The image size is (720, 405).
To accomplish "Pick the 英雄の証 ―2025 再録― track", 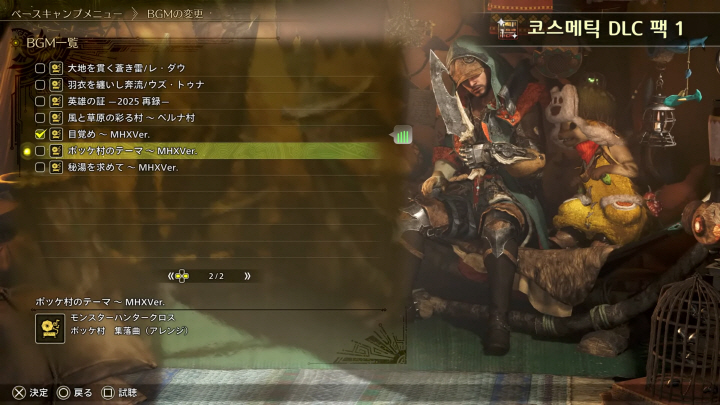I will pyautogui.click(x=118, y=101).
